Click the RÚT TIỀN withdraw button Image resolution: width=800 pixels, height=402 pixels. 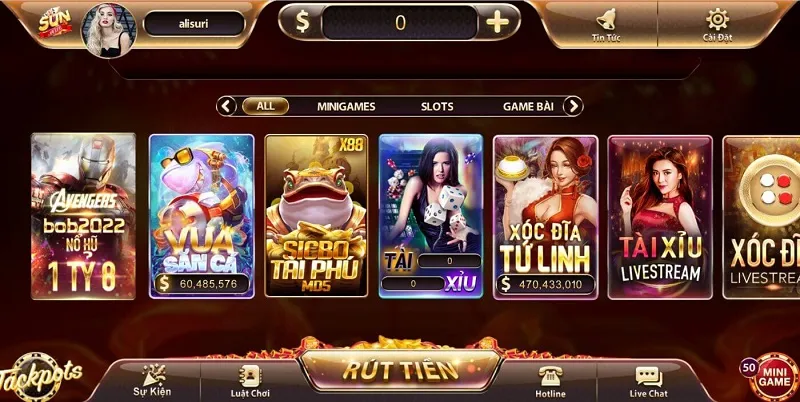[x=400, y=369]
